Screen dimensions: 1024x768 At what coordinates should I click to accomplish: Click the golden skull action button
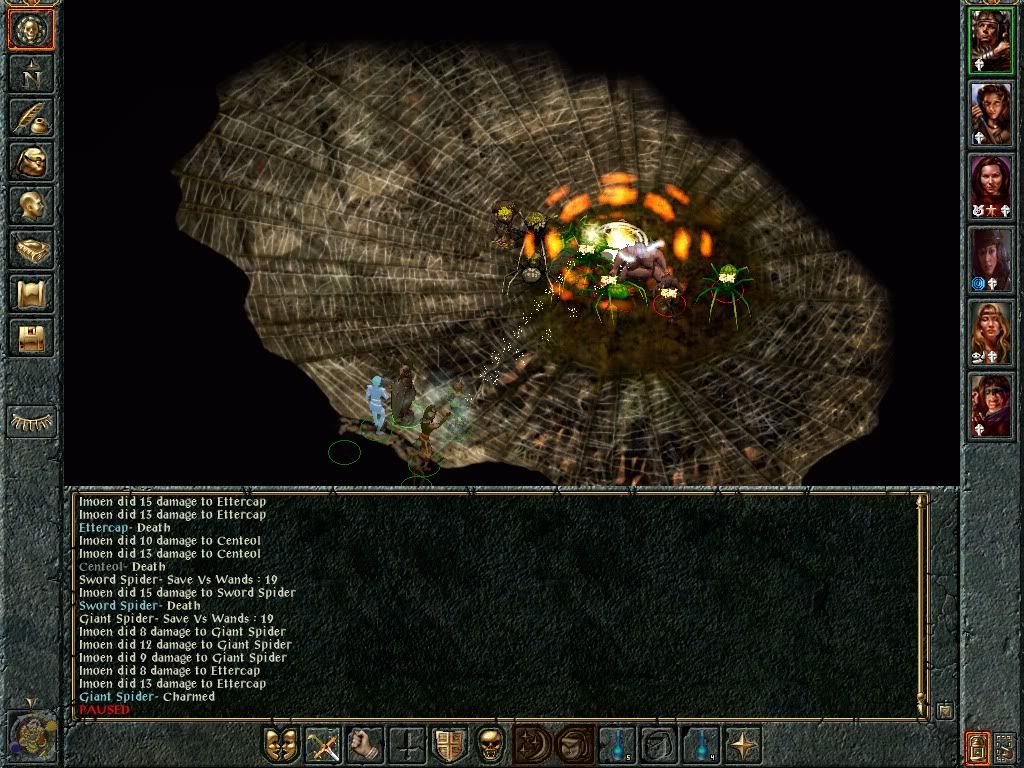click(x=491, y=745)
